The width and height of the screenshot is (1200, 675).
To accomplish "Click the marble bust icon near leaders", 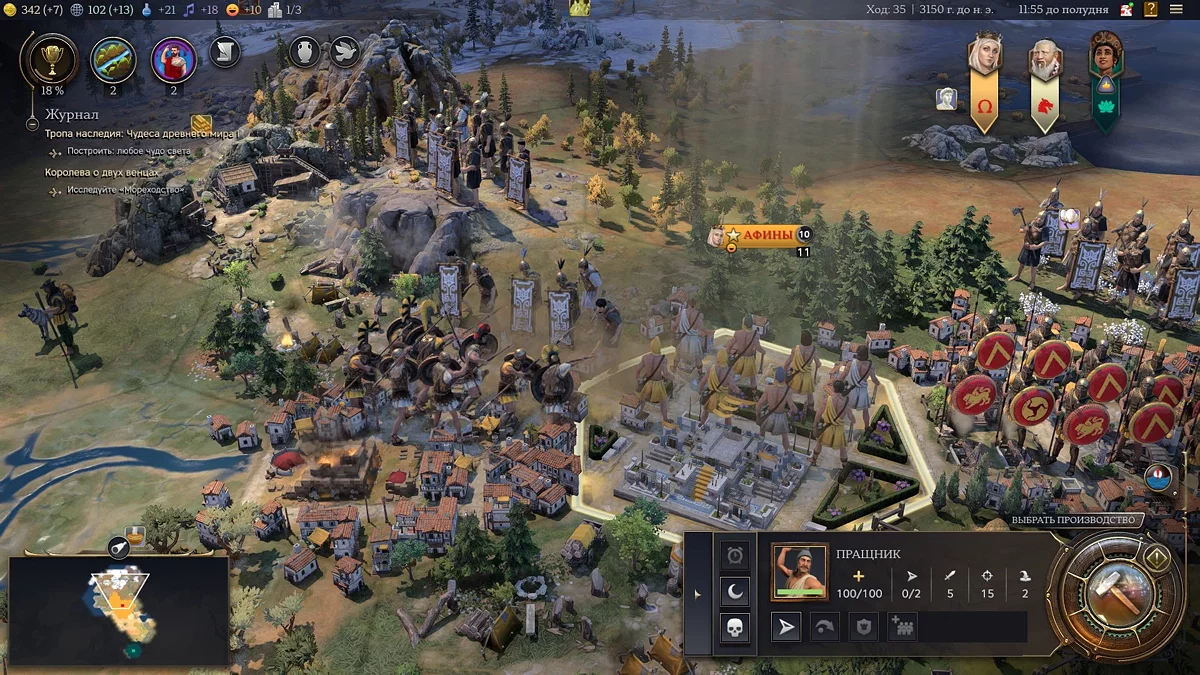I will [x=946, y=98].
